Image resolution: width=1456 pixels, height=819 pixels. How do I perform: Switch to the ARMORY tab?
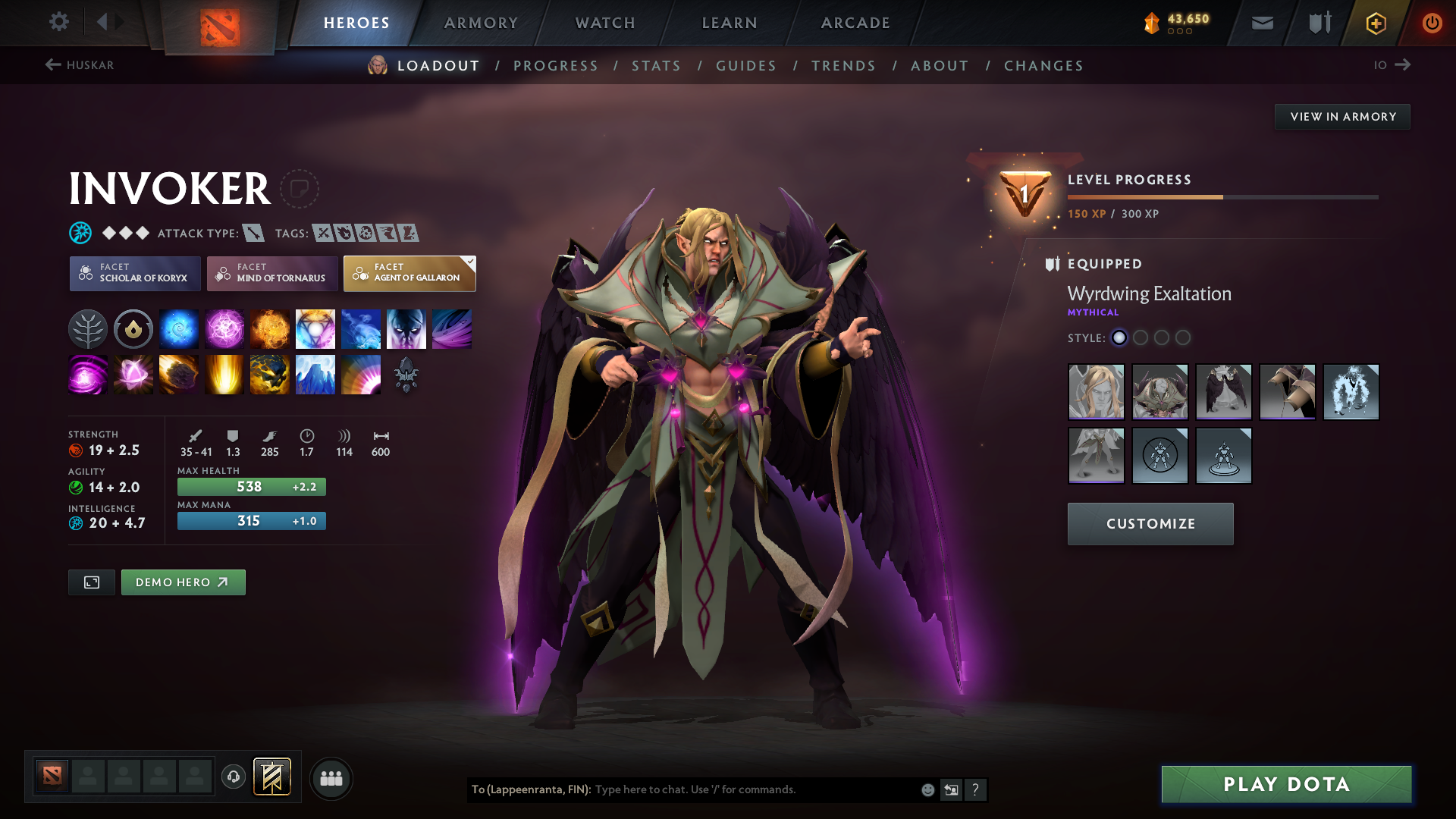coord(481,23)
